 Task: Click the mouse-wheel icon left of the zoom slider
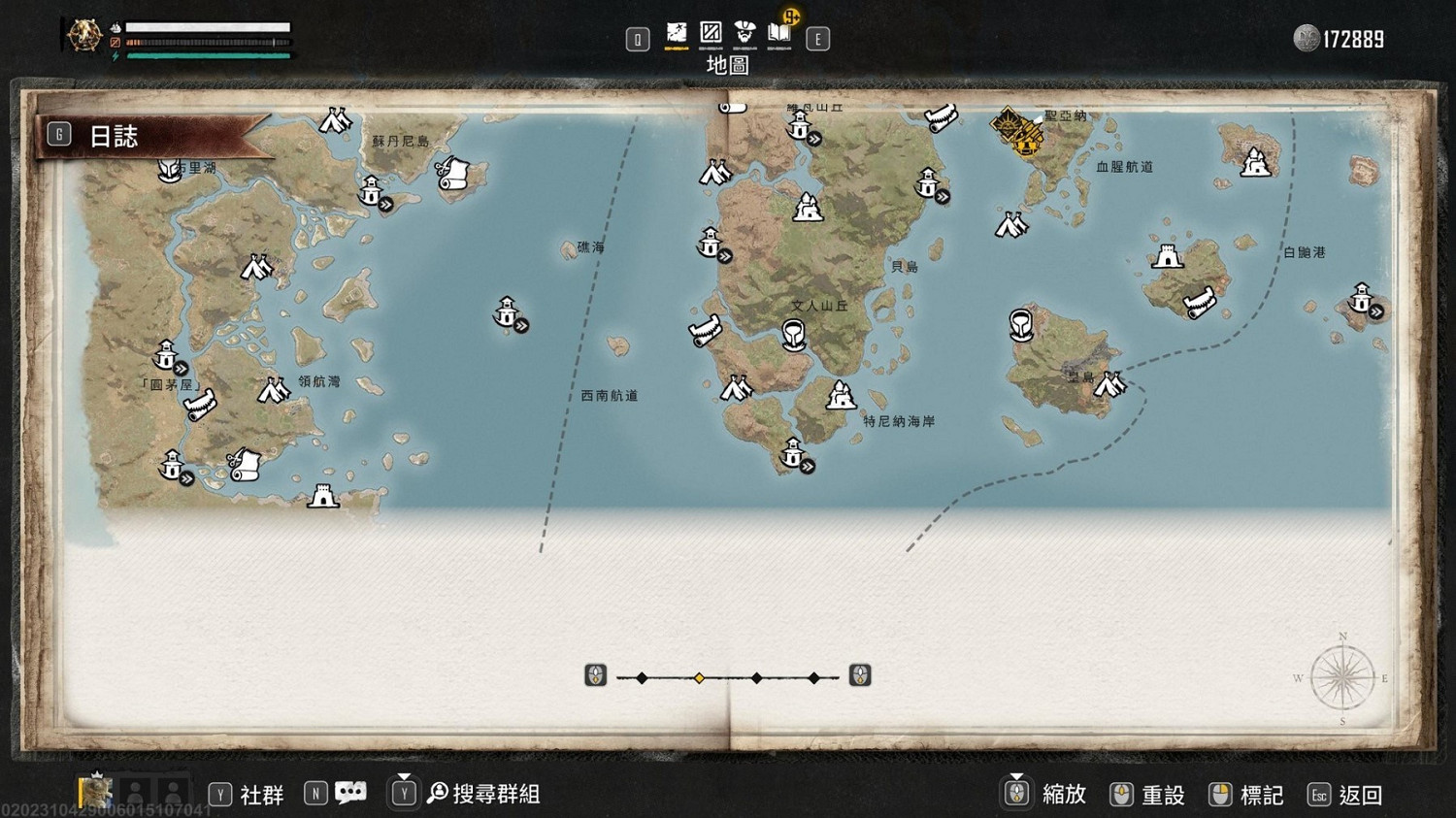click(x=594, y=675)
